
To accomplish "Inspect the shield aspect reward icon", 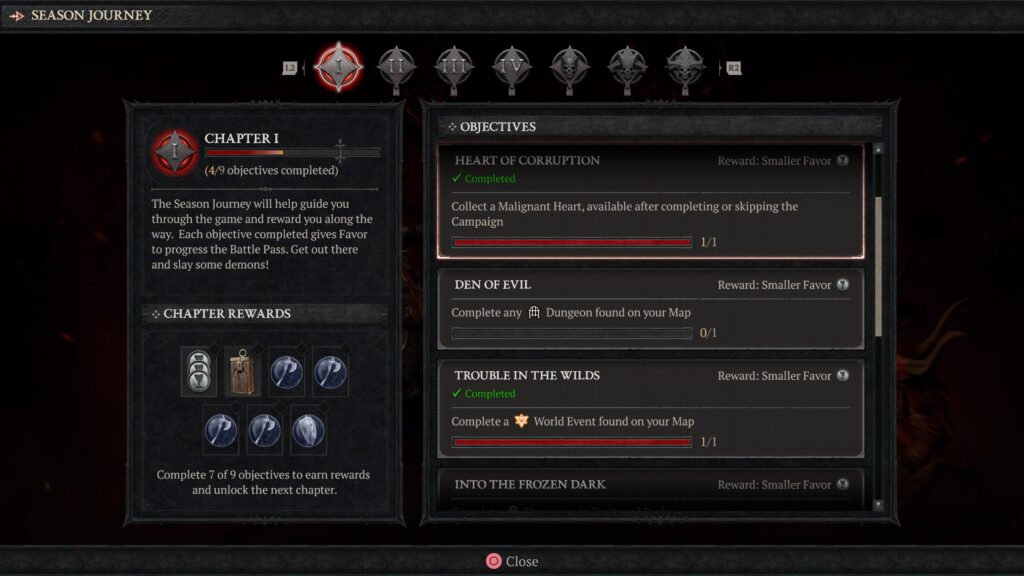I will click(308, 431).
